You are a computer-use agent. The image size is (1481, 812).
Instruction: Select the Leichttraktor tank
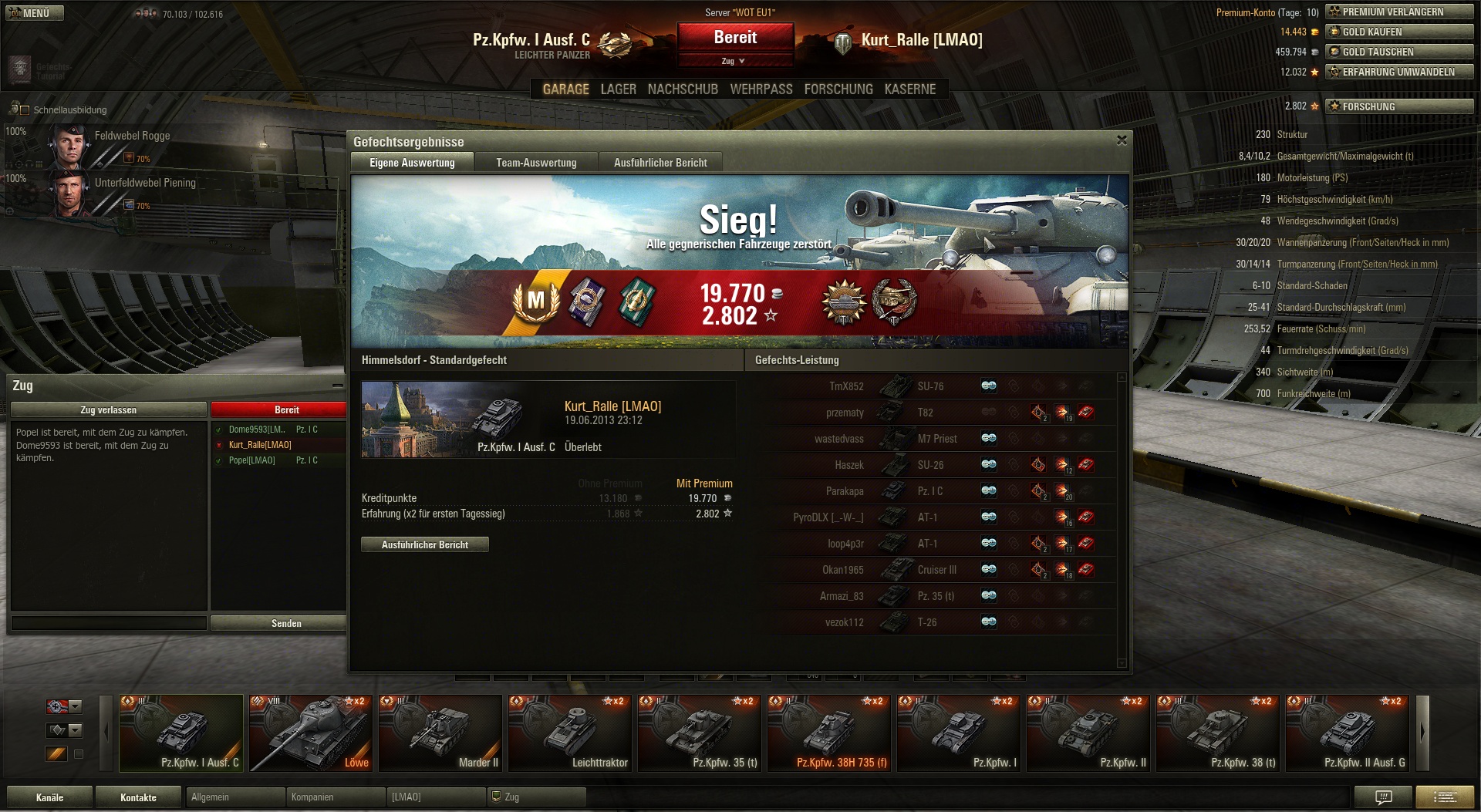tap(570, 733)
